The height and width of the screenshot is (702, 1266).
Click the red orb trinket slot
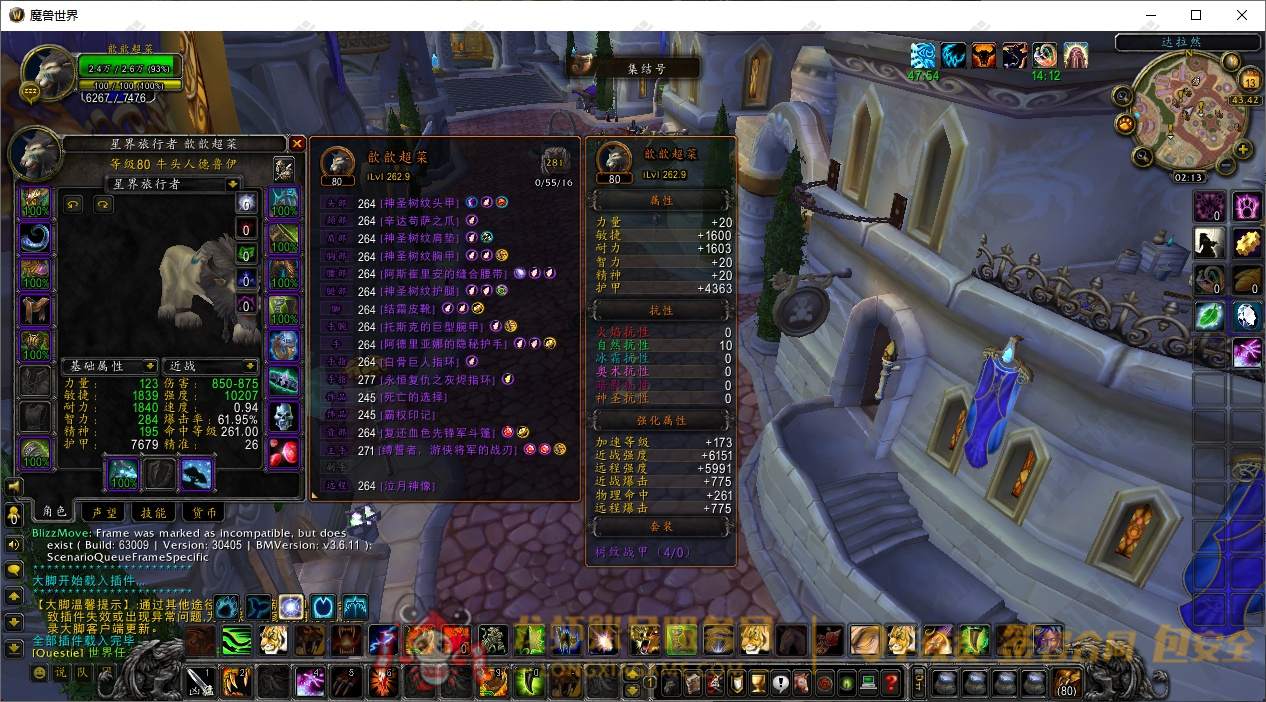[x=284, y=451]
